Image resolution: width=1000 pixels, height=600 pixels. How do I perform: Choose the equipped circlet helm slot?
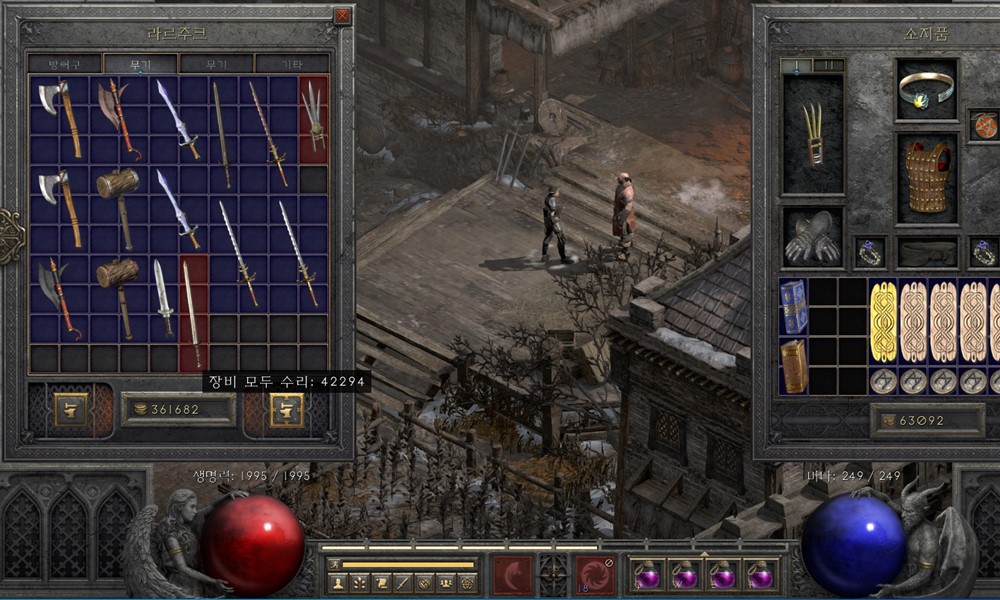pos(926,90)
